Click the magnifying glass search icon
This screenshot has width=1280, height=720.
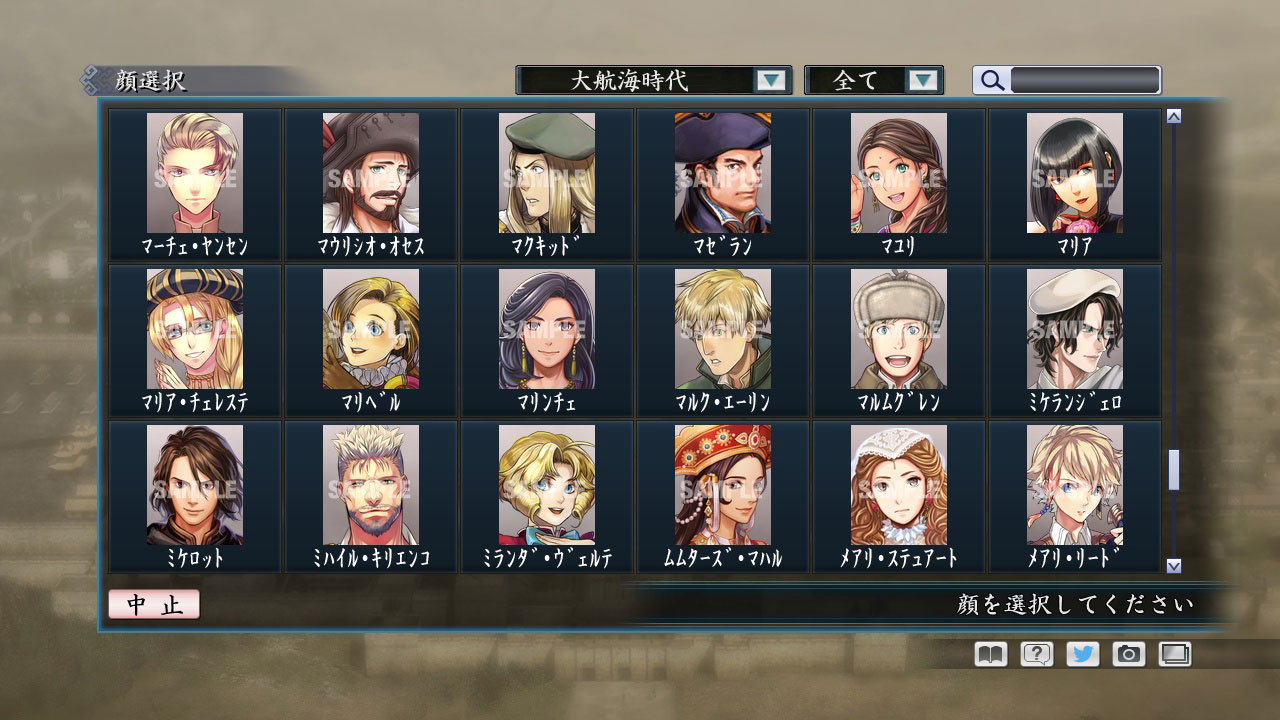[x=991, y=81]
